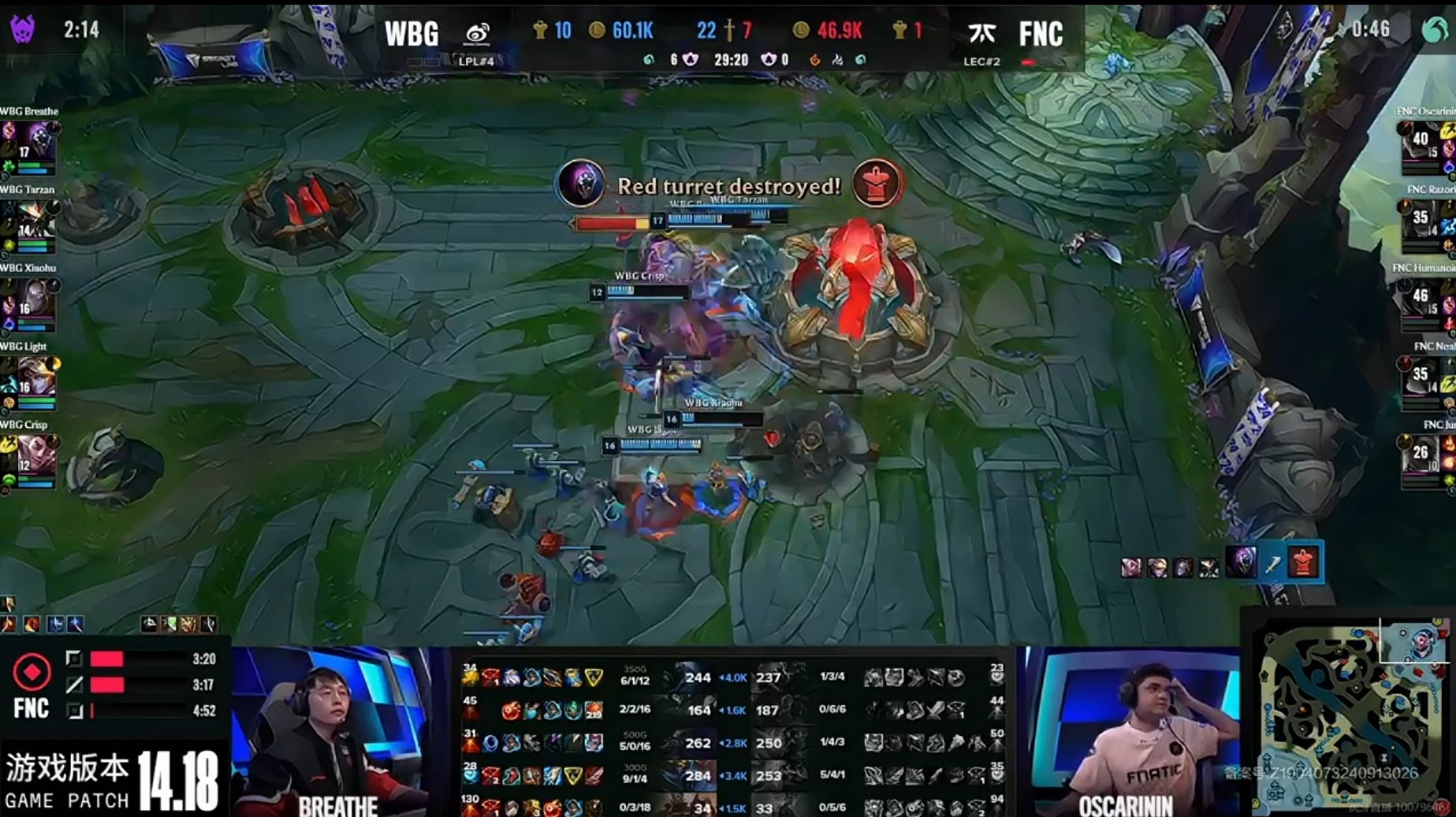The width and height of the screenshot is (1456, 817).
Task: Open the Breathe player camera feed
Action: [339, 731]
